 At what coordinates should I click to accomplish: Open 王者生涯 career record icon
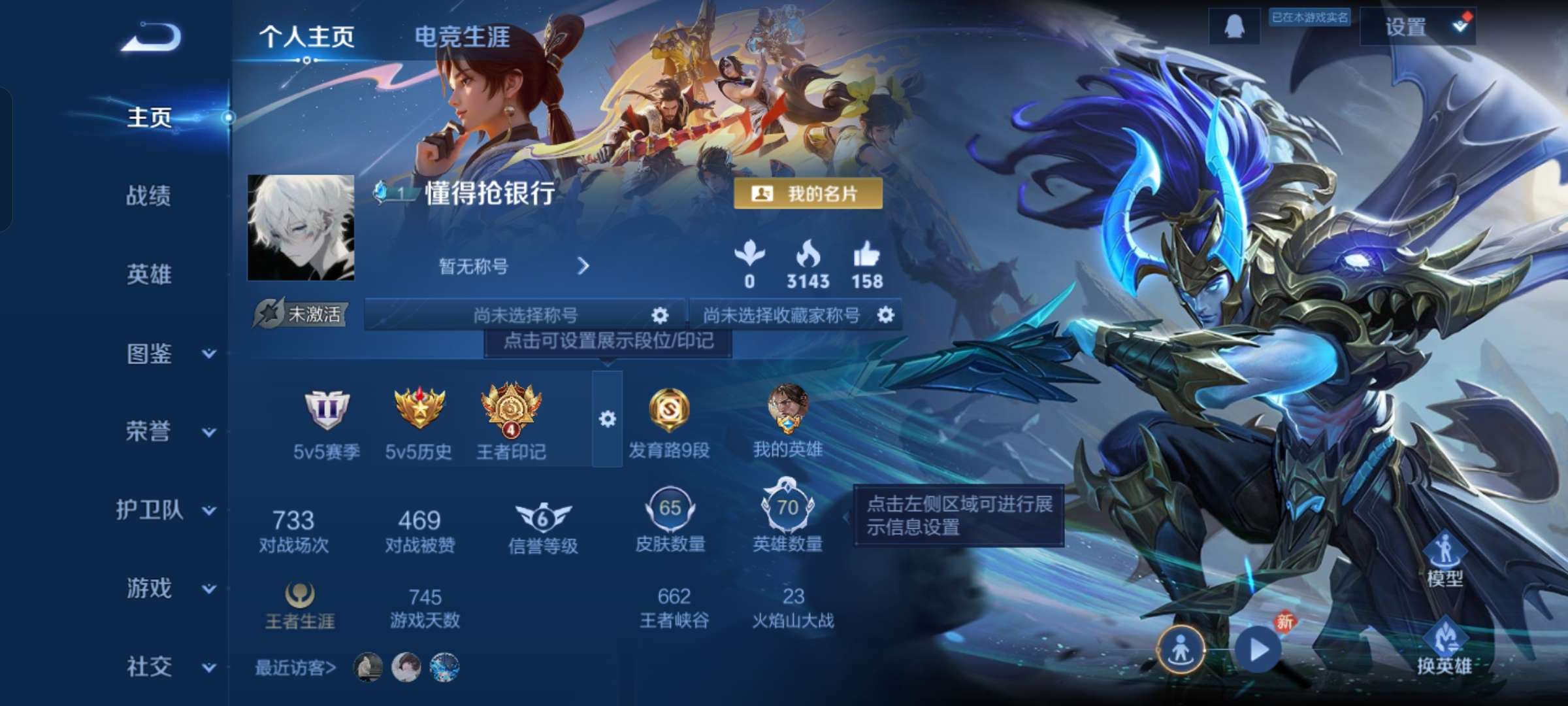tap(301, 597)
